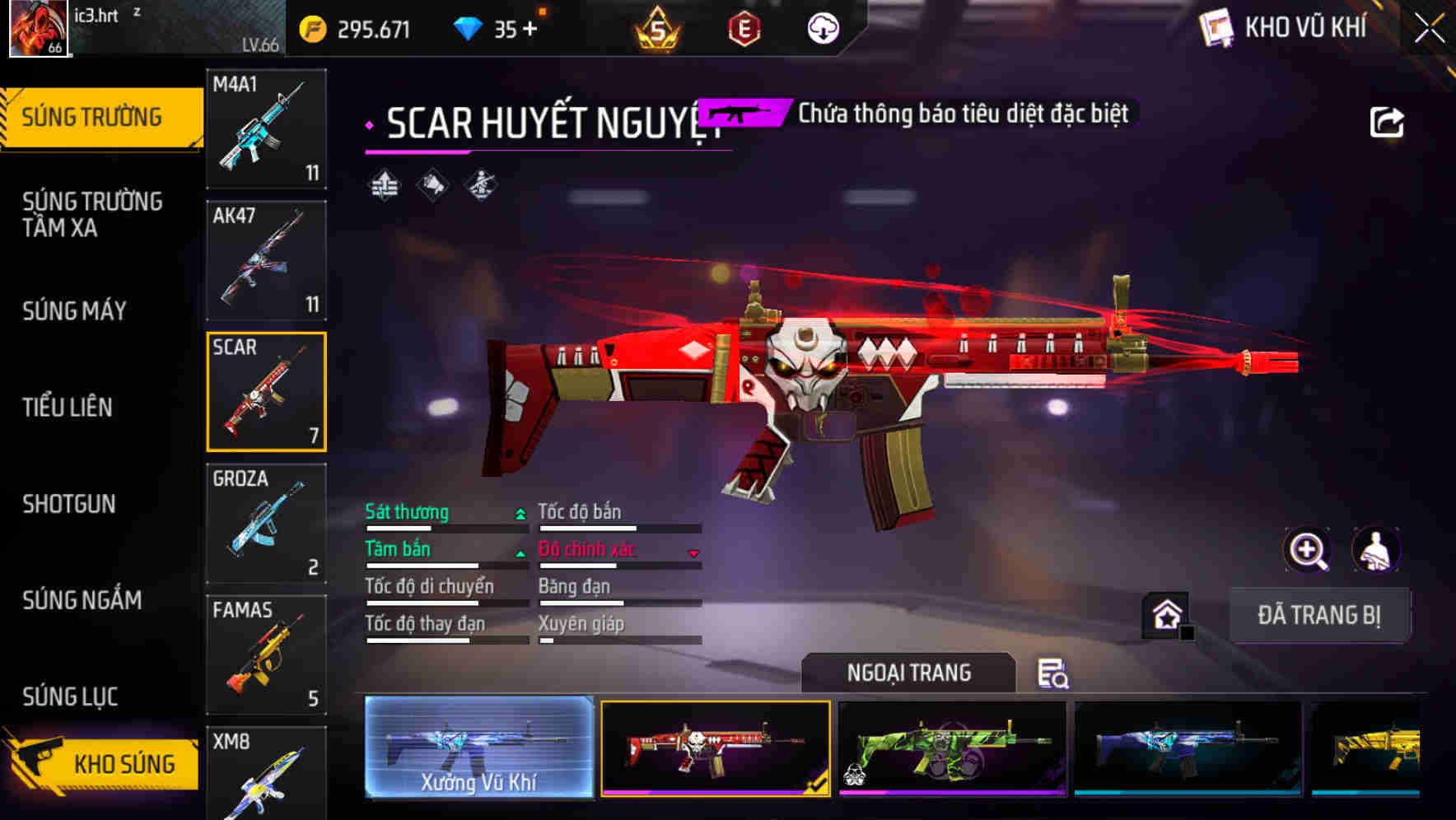Click the diamond balance 35+ display
The height and width of the screenshot is (820, 1456).
(x=505, y=27)
